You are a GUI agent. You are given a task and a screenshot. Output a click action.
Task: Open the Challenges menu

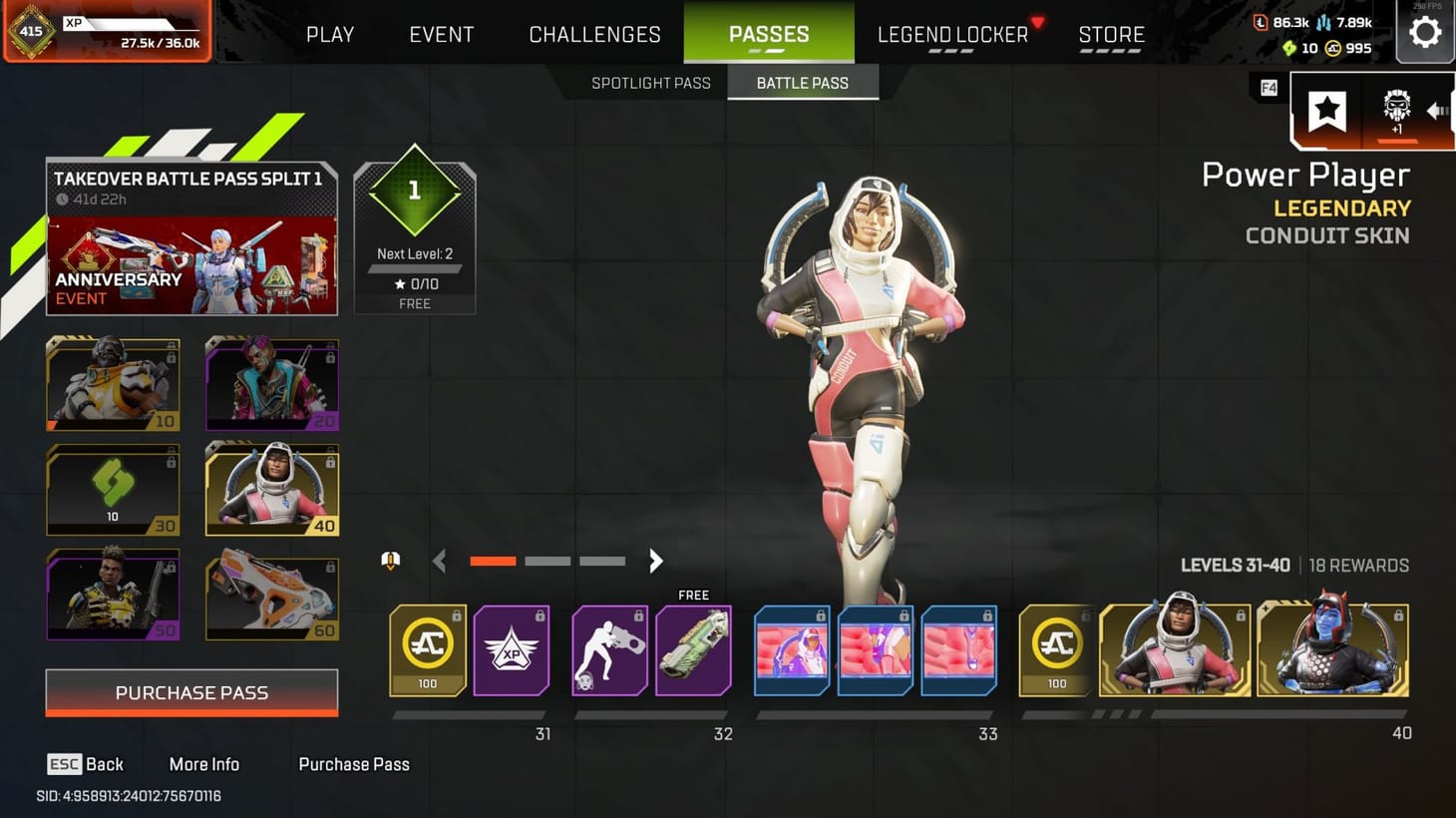[x=594, y=33]
